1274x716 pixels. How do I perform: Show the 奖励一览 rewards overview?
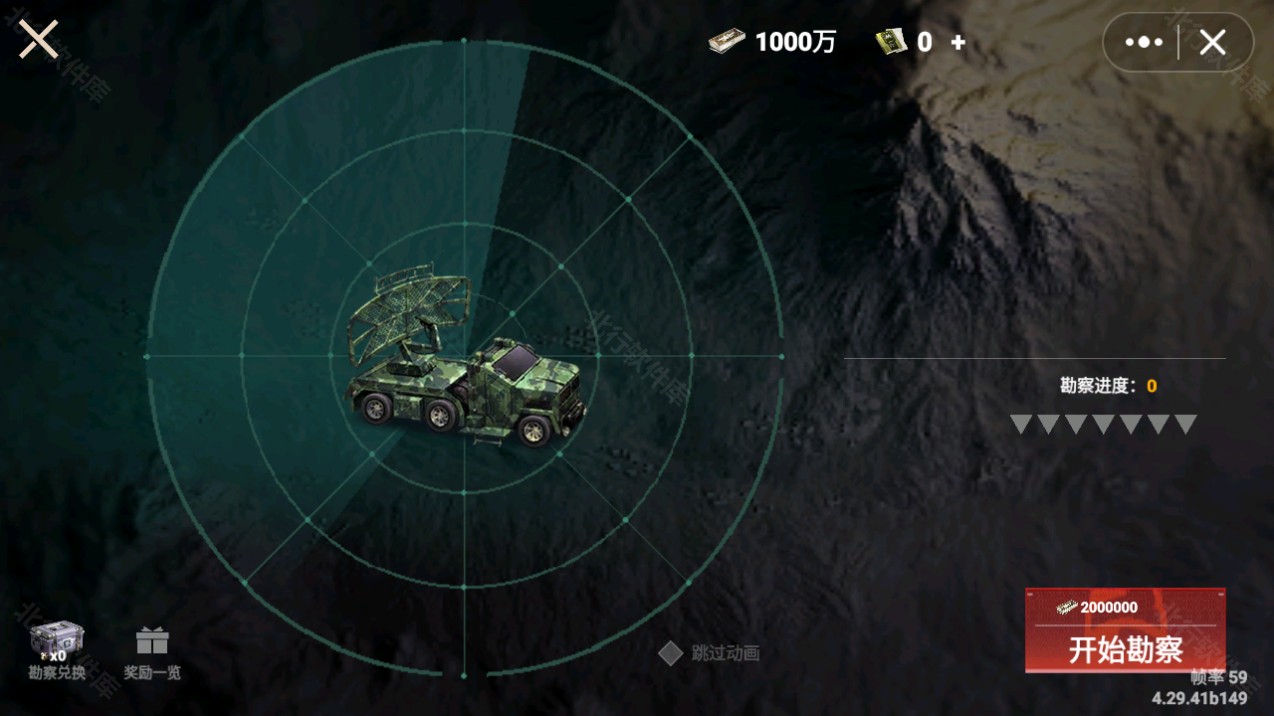tap(152, 653)
